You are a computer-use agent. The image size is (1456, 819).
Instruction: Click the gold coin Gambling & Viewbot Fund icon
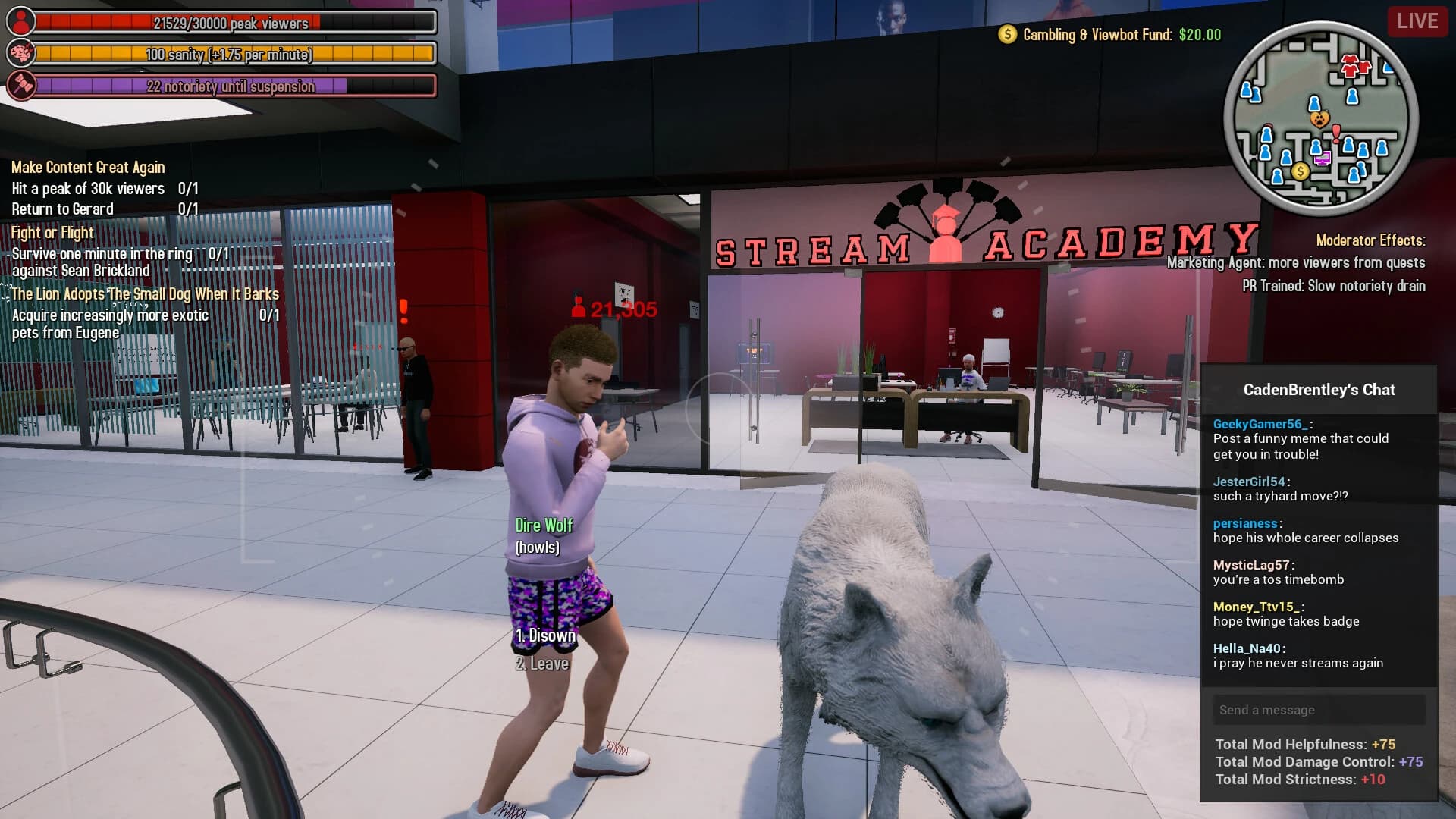click(x=1006, y=33)
